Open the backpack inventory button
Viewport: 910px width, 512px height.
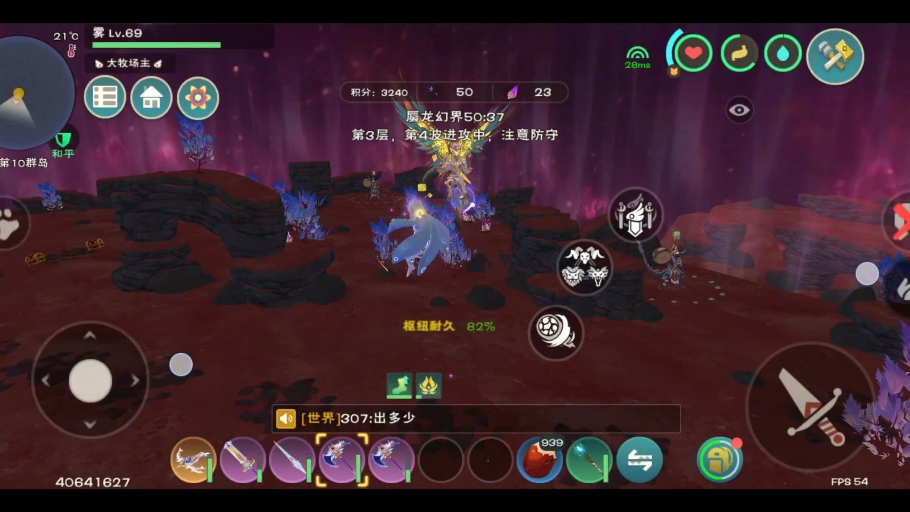pos(720,460)
